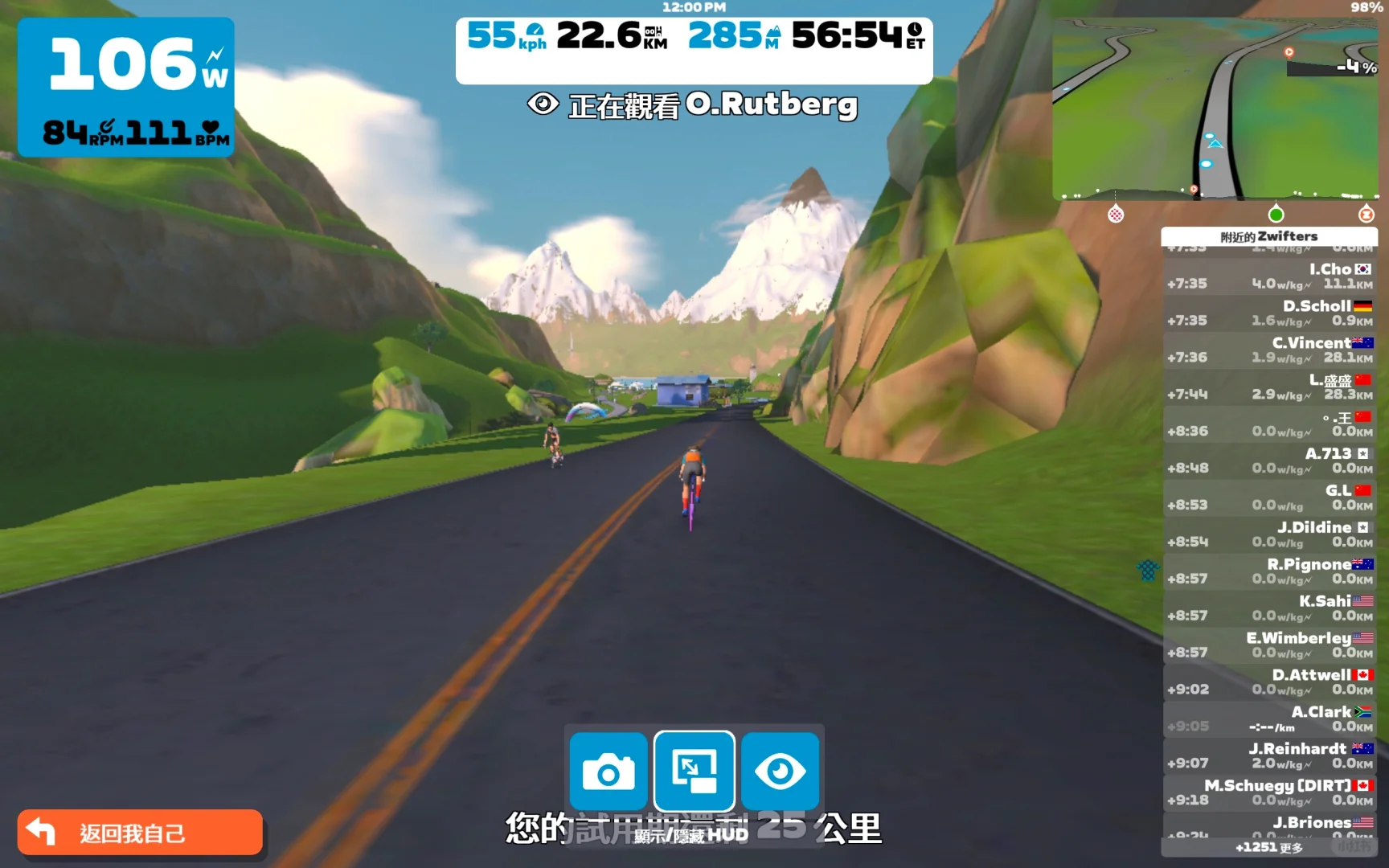Screen dimensions: 1389x868
Task: Click the polka dot KOM marker below the minimap
Action: click(1114, 215)
